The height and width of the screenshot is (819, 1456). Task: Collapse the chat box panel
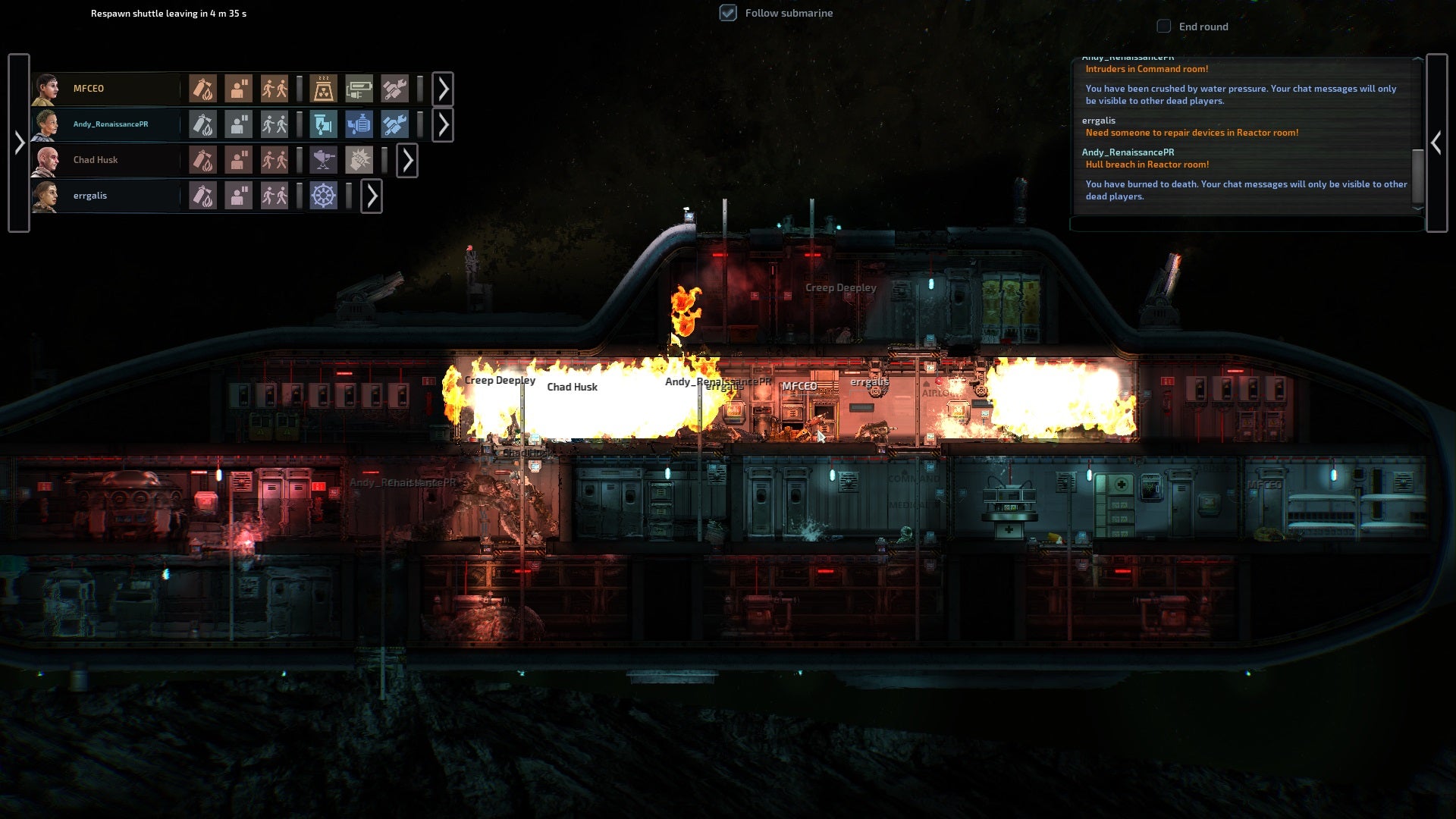tap(1436, 143)
